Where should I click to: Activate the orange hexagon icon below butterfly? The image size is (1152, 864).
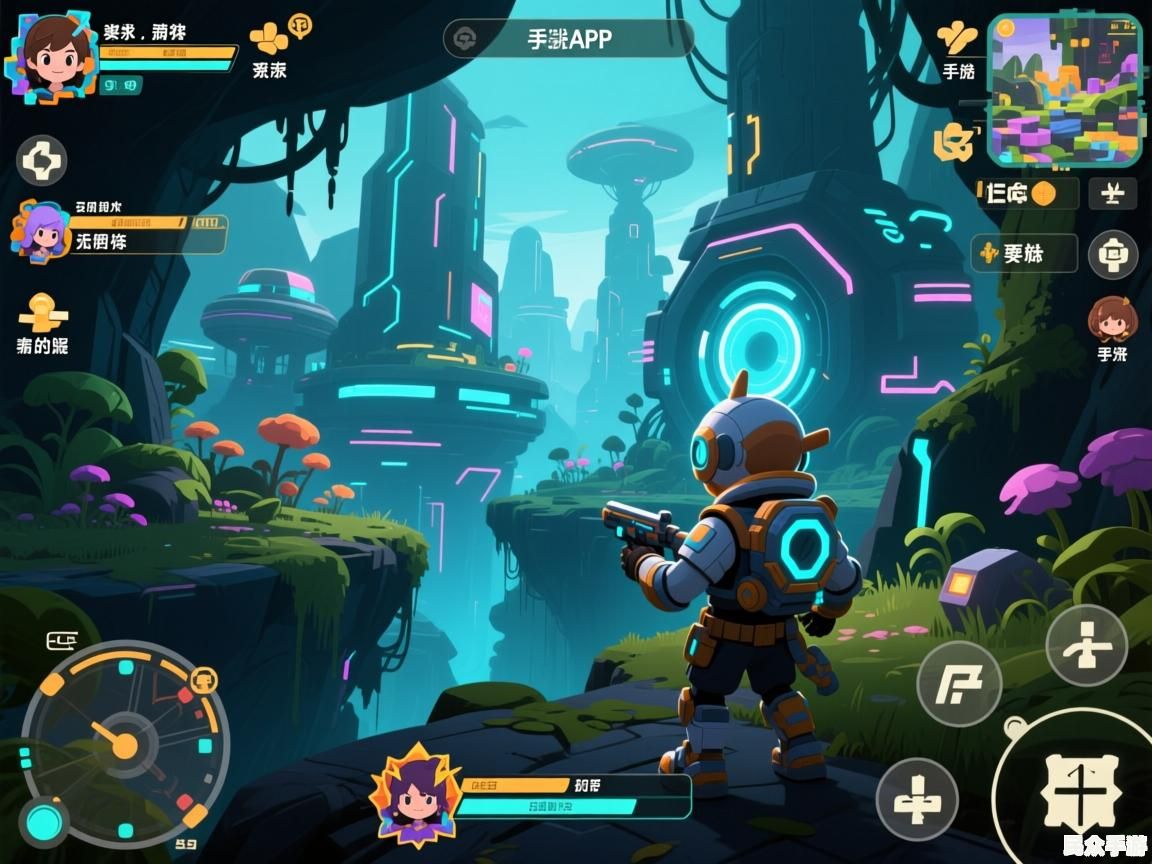click(952, 144)
